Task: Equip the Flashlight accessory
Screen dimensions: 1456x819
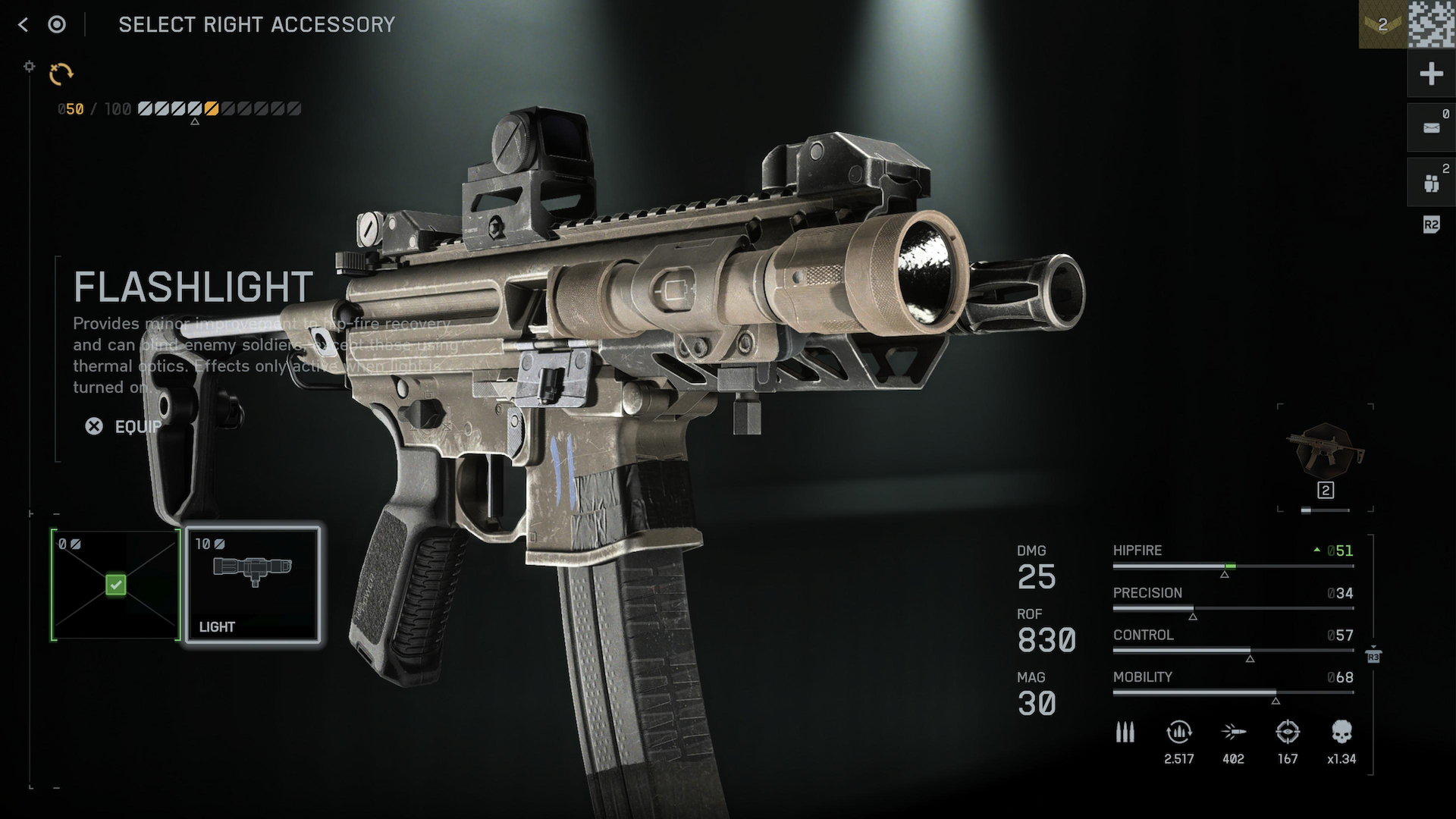Action: coord(124,427)
